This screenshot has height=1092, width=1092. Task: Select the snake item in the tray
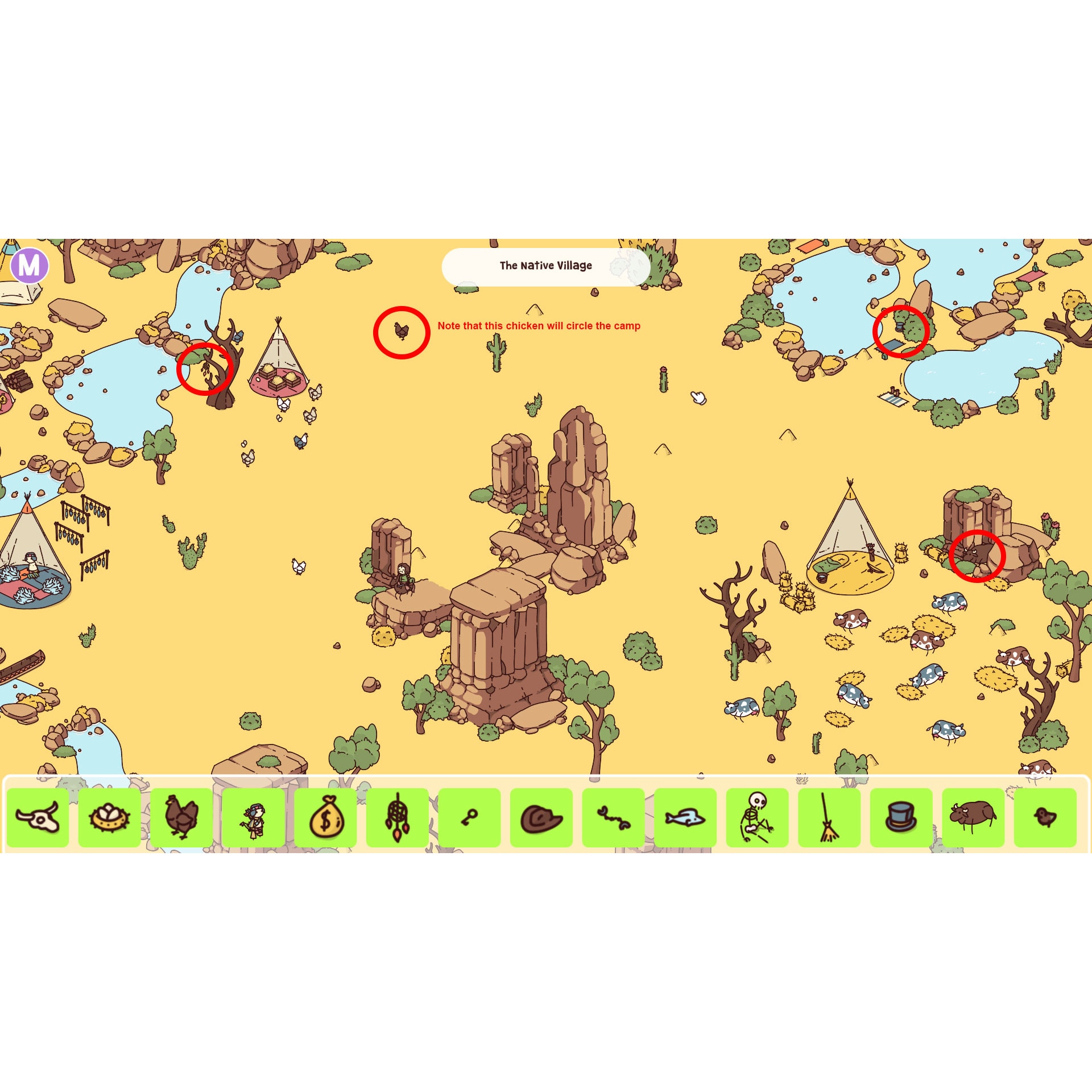613,817
